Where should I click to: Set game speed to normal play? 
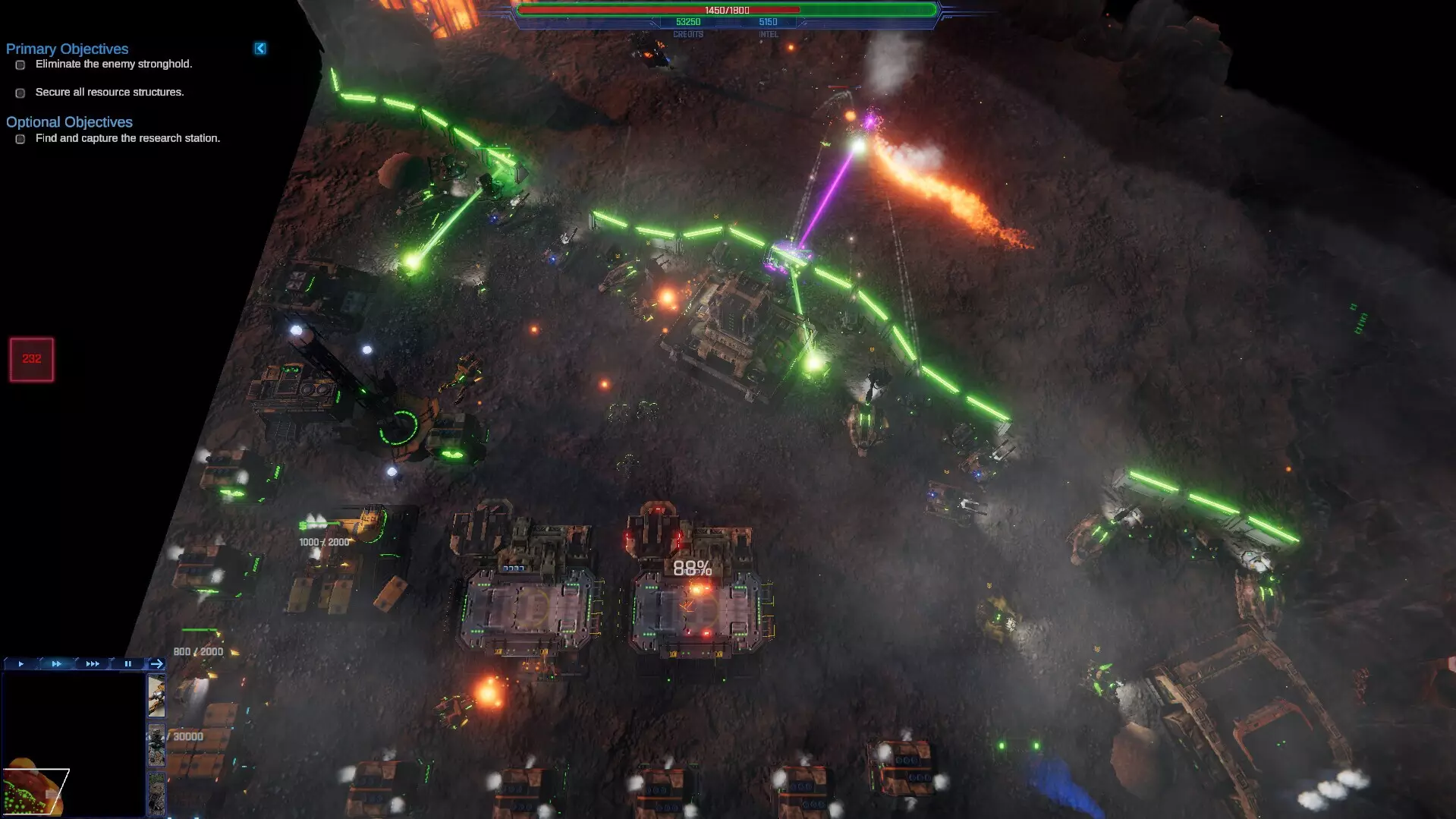(21, 664)
